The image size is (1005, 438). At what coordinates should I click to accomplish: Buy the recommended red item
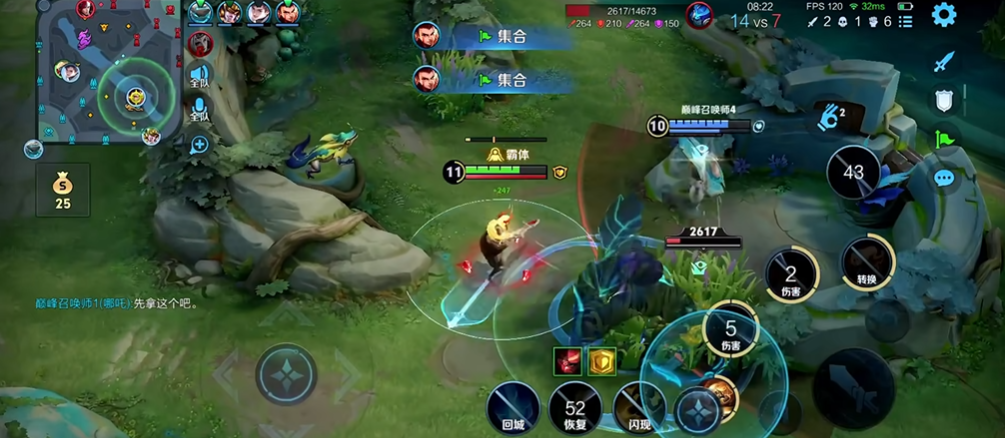tap(568, 360)
